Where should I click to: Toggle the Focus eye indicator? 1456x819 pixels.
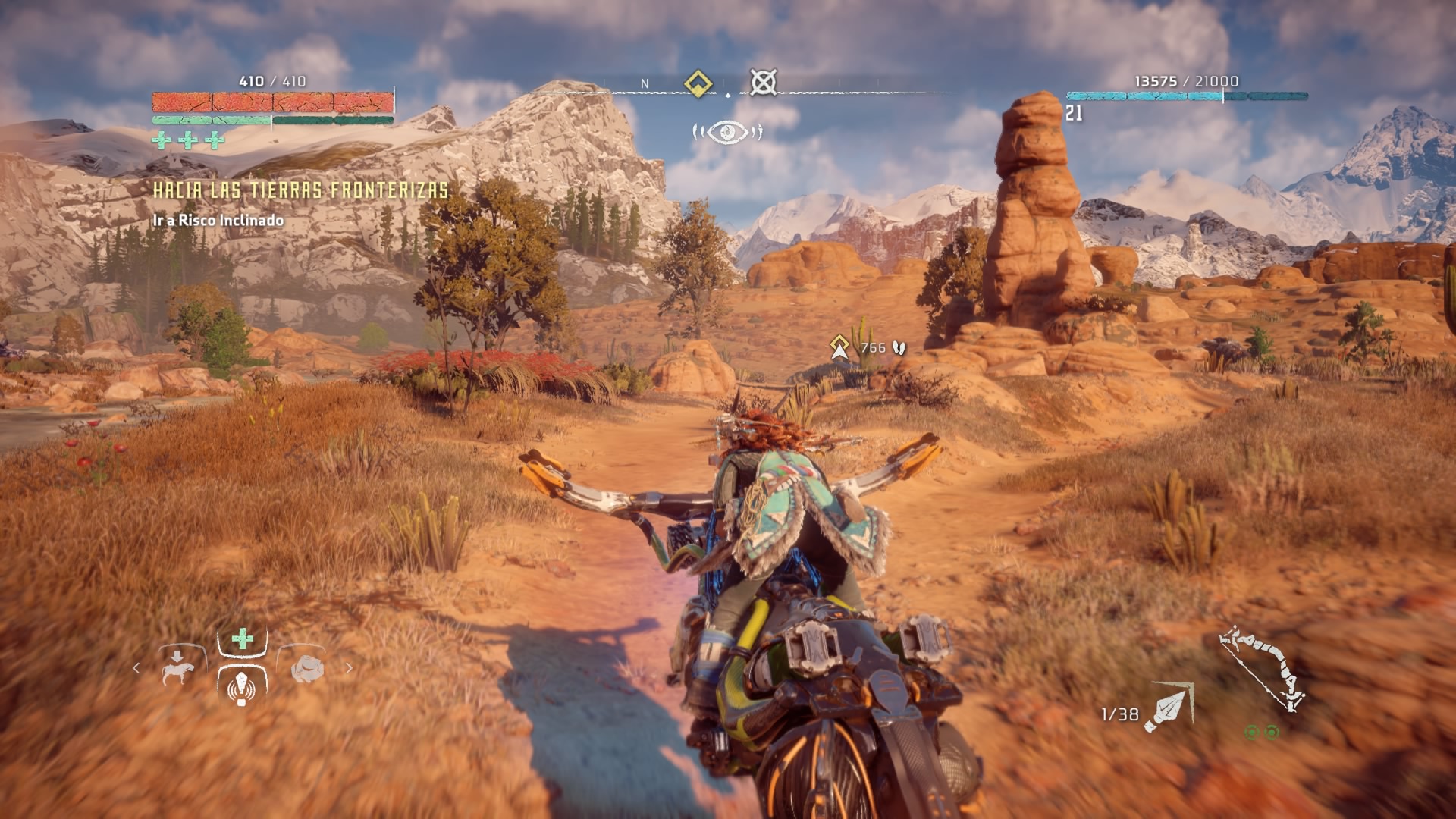click(727, 132)
